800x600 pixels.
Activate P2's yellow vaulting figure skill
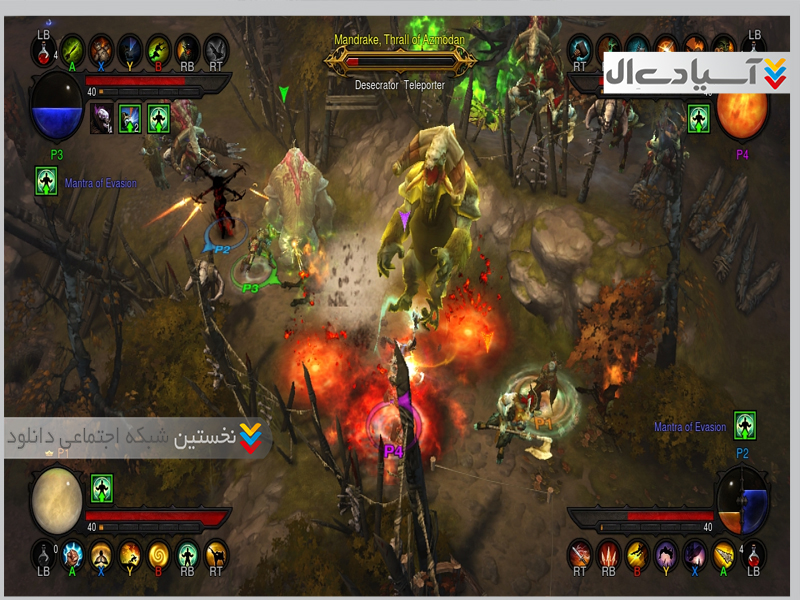point(638,553)
